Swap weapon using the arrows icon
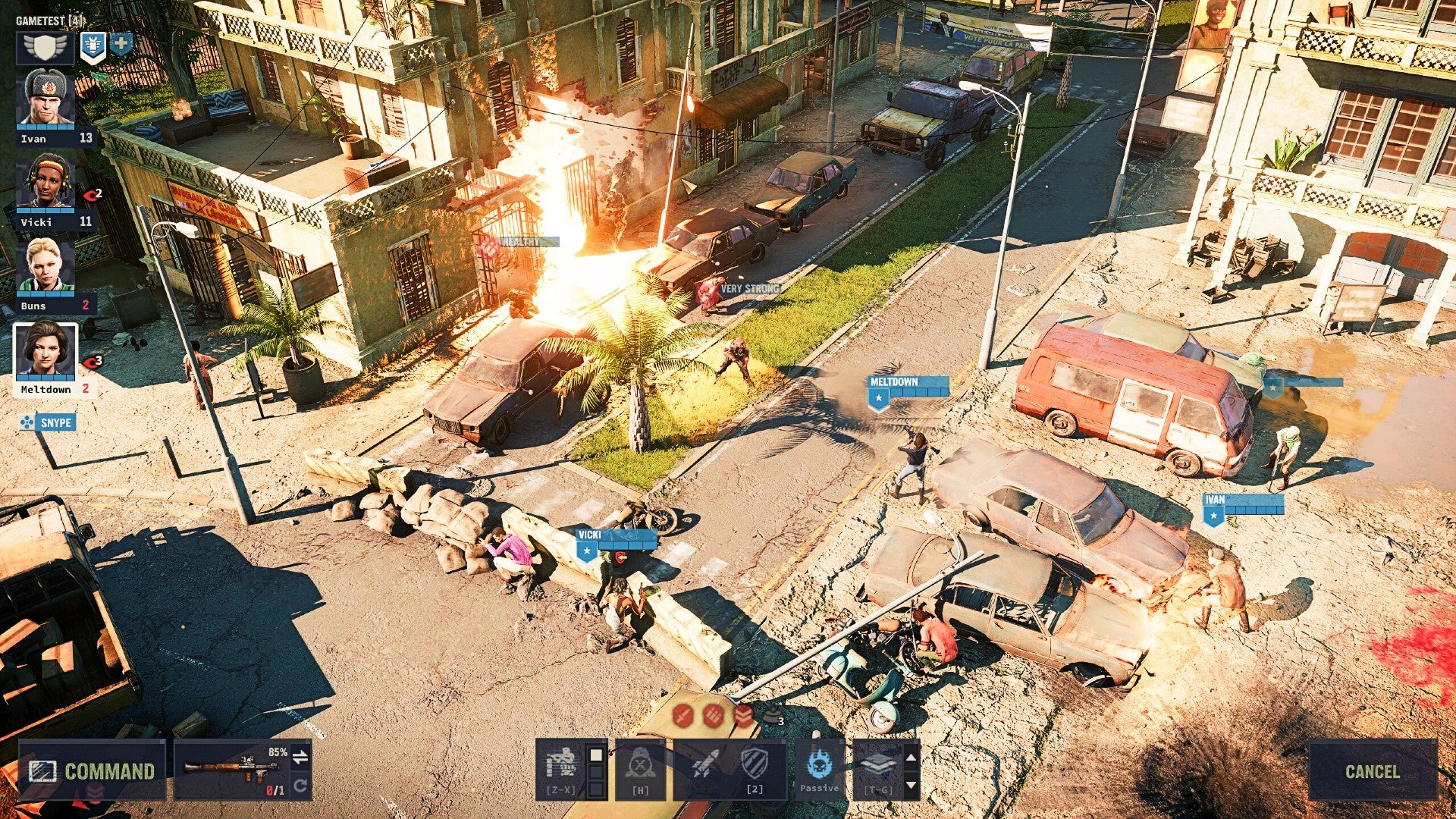Image resolution: width=1456 pixels, height=819 pixels. coord(301,756)
